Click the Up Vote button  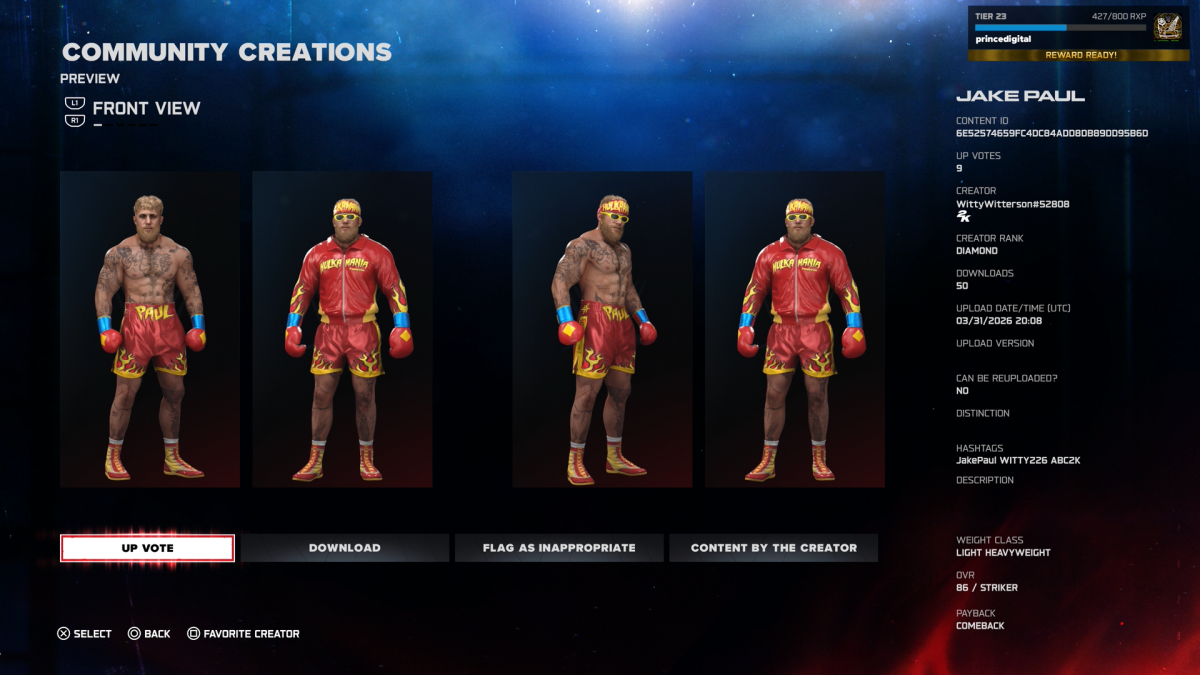[x=147, y=548]
